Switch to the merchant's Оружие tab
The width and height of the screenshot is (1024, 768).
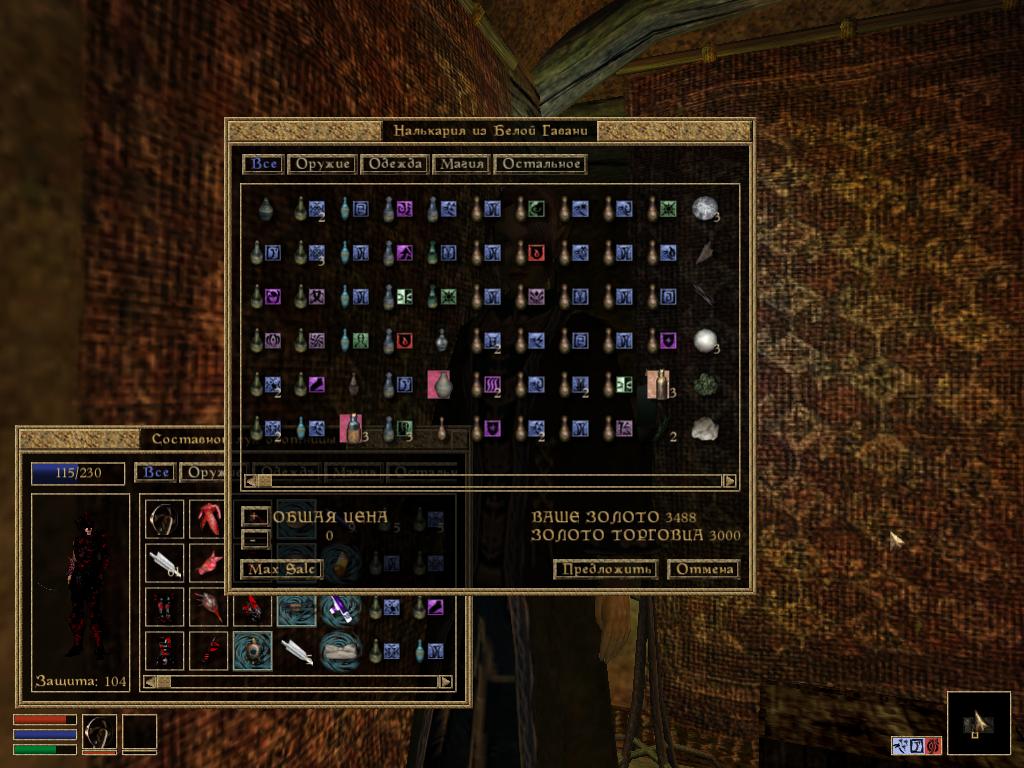(322, 164)
